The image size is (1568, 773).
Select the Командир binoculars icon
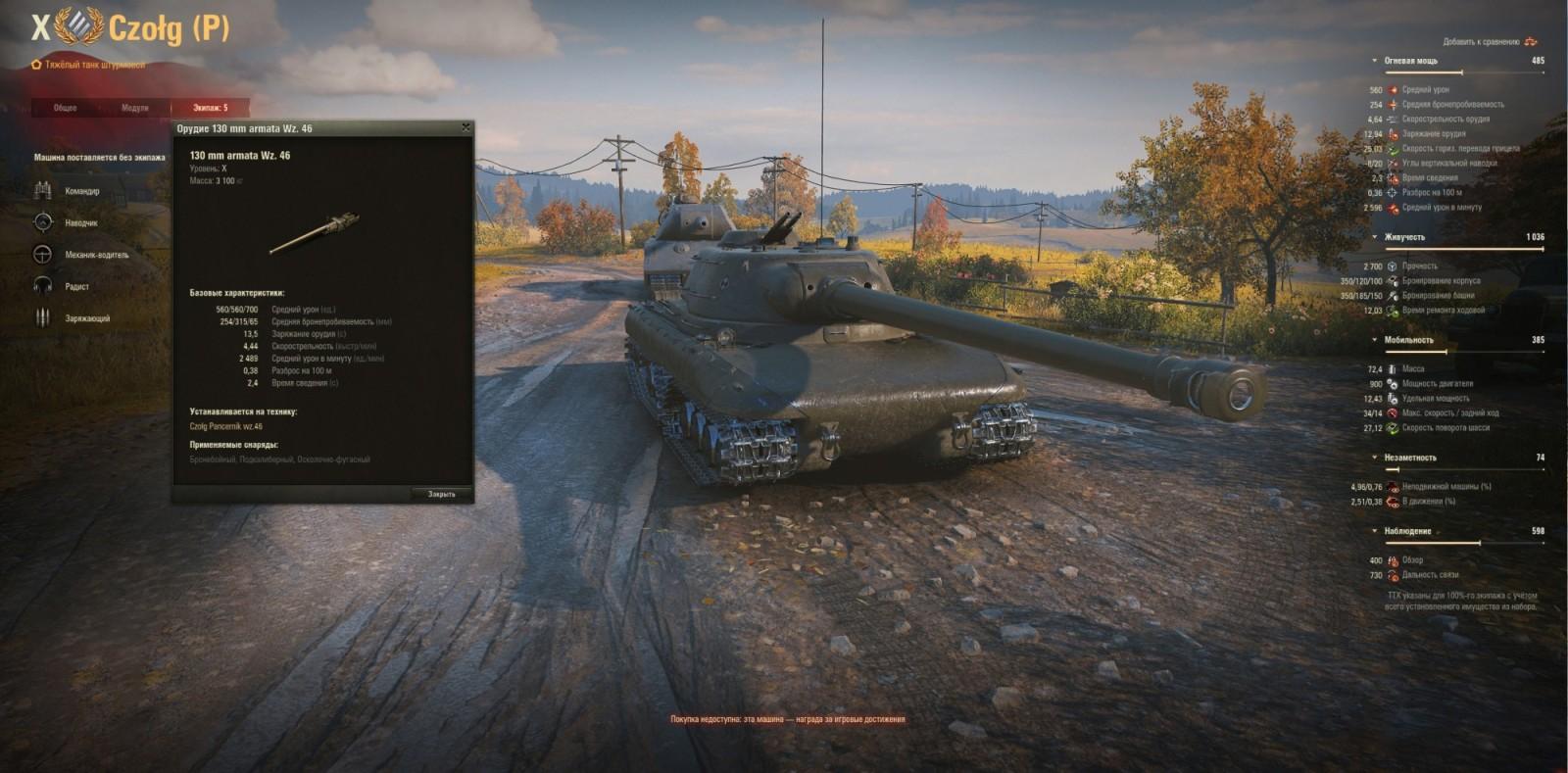point(43,190)
